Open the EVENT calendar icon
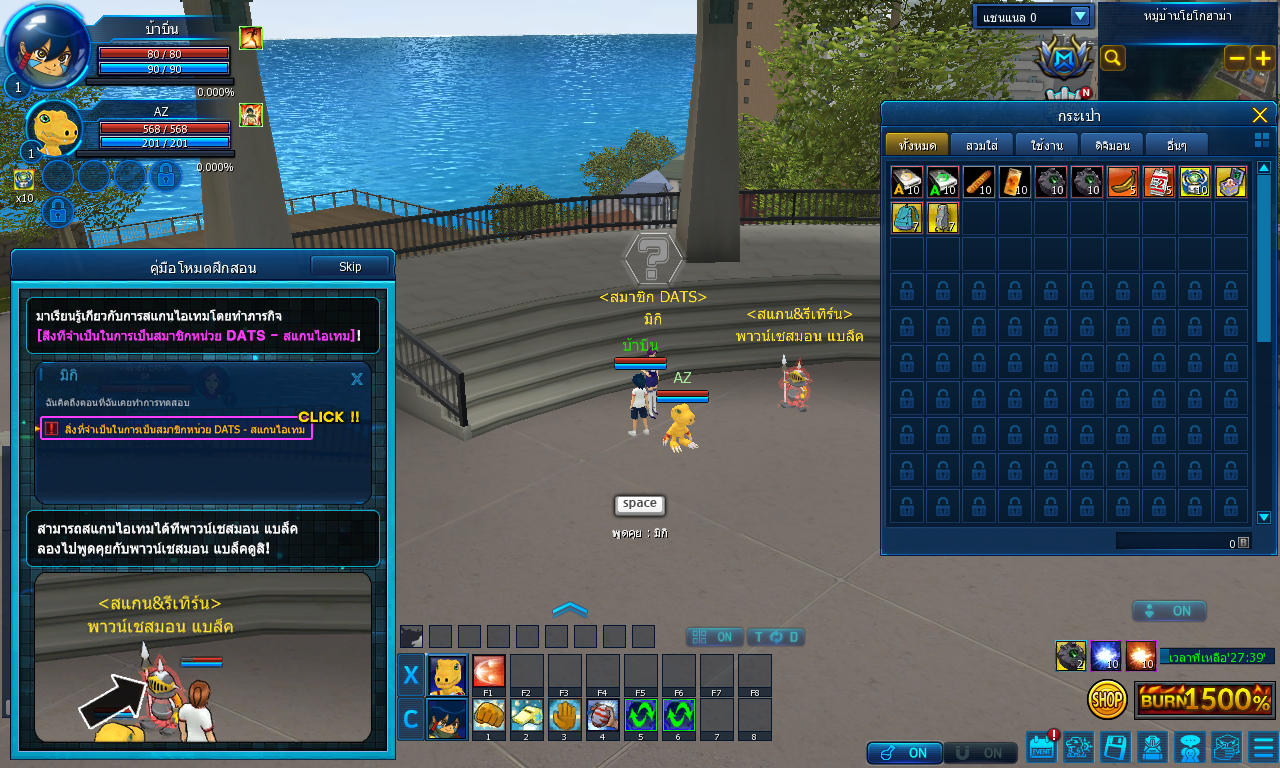Viewport: 1280px width, 768px height. pyautogui.click(x=1041, y=747)
